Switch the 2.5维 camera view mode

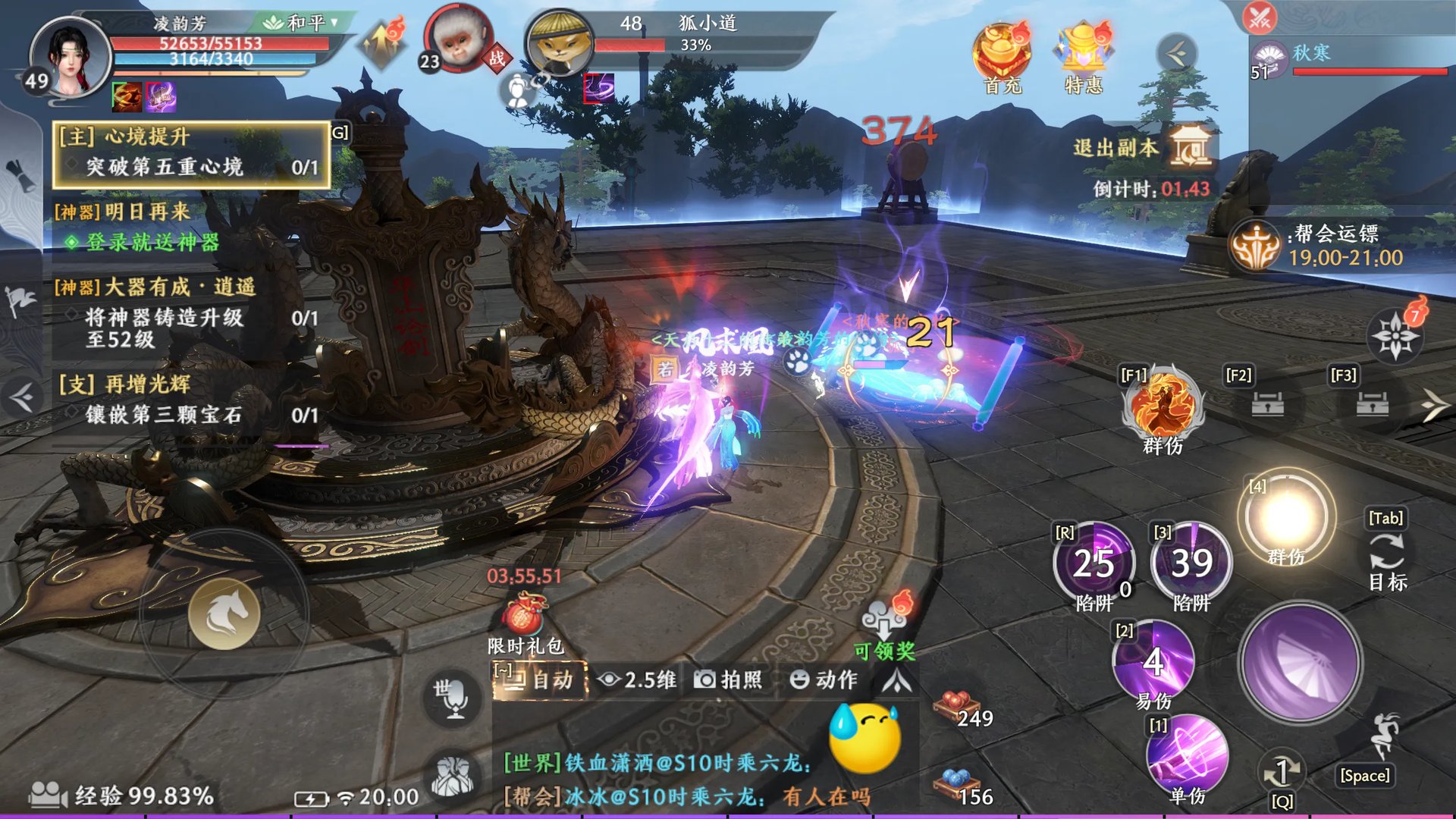(637, 679)
